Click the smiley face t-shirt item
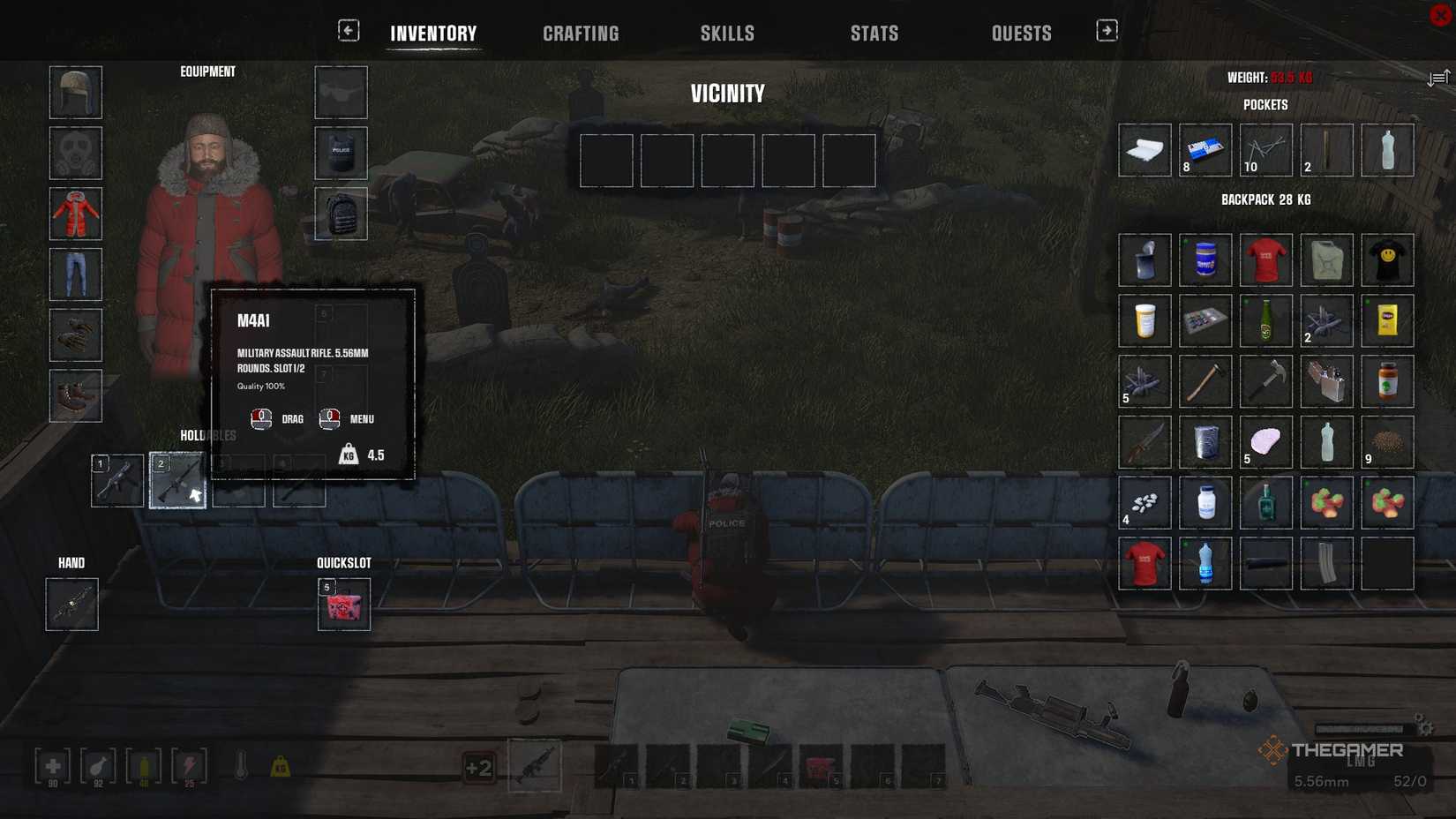The image size is (1456, 819). [x=1388, y=260]
